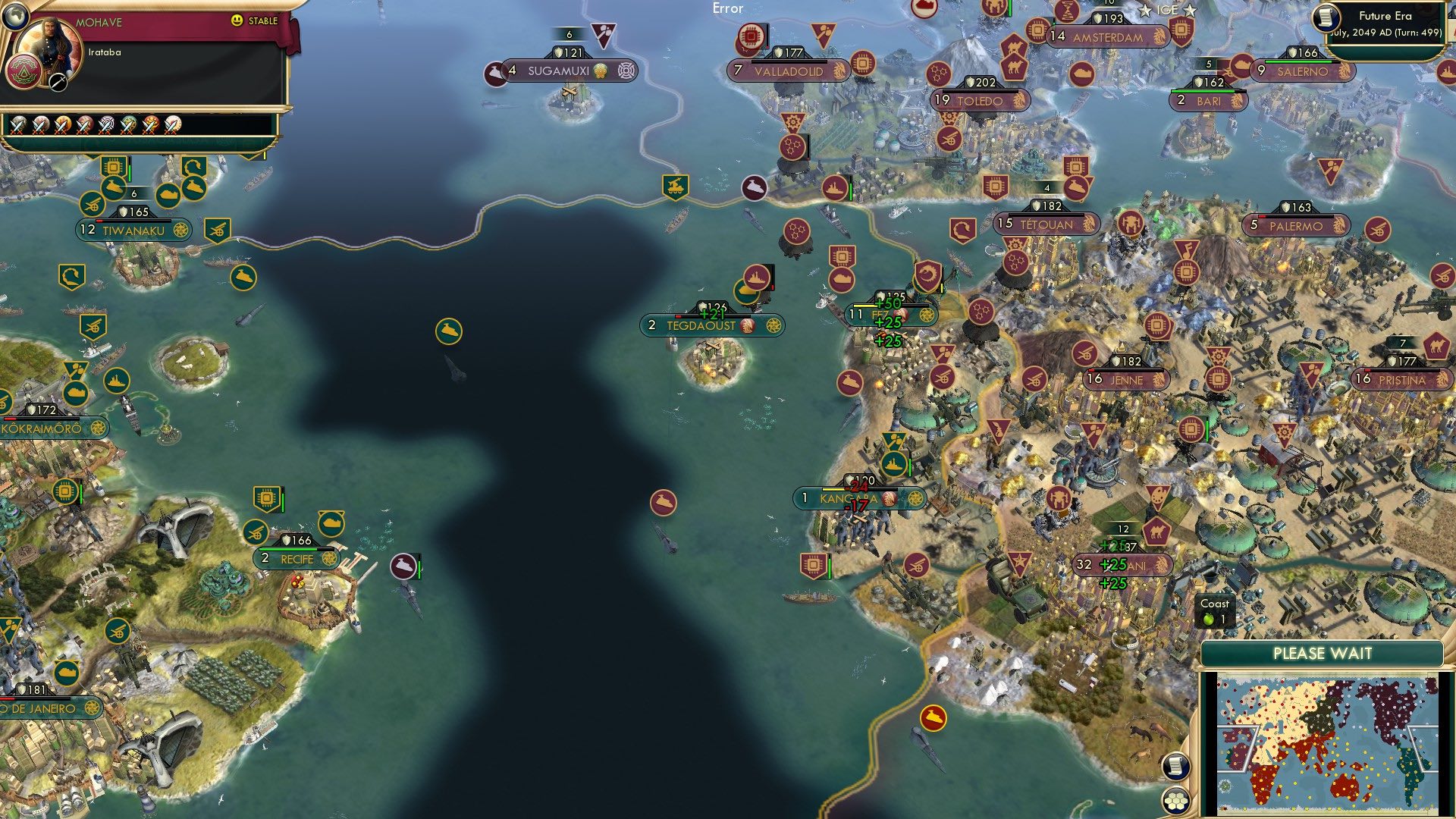This screenshot has height=819, width=1456.
Task: Click the Kangaba city banner
Action: (x=857, y=497)
